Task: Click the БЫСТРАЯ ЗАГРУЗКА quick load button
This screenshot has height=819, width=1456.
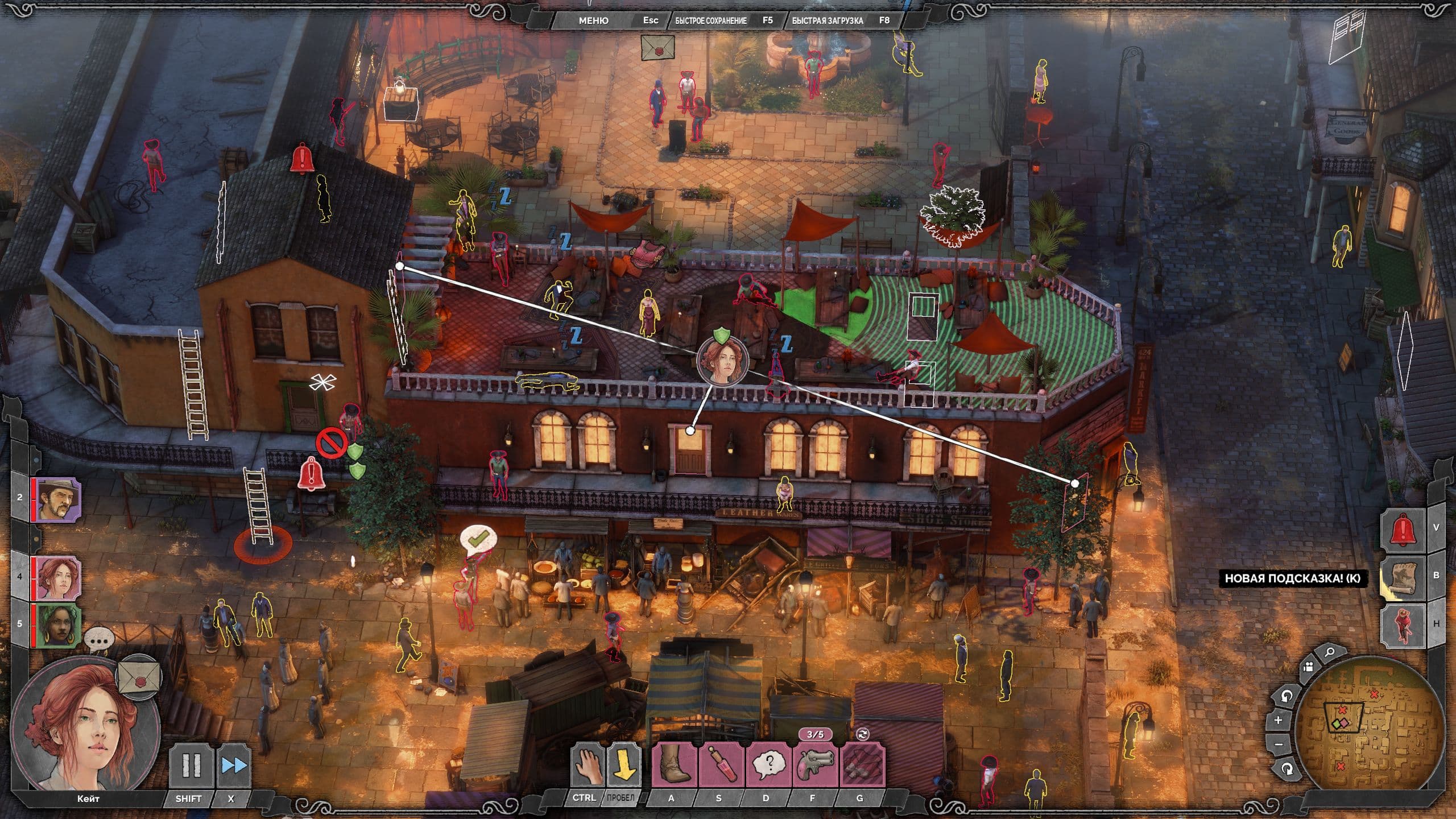Action: point(827,20)
